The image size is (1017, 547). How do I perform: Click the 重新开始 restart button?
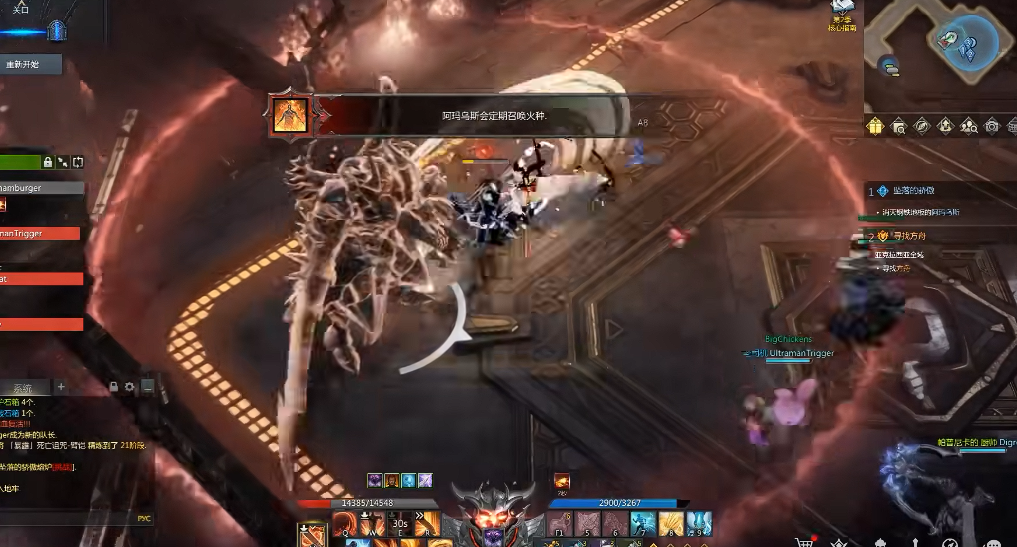[x=29, y=65]
